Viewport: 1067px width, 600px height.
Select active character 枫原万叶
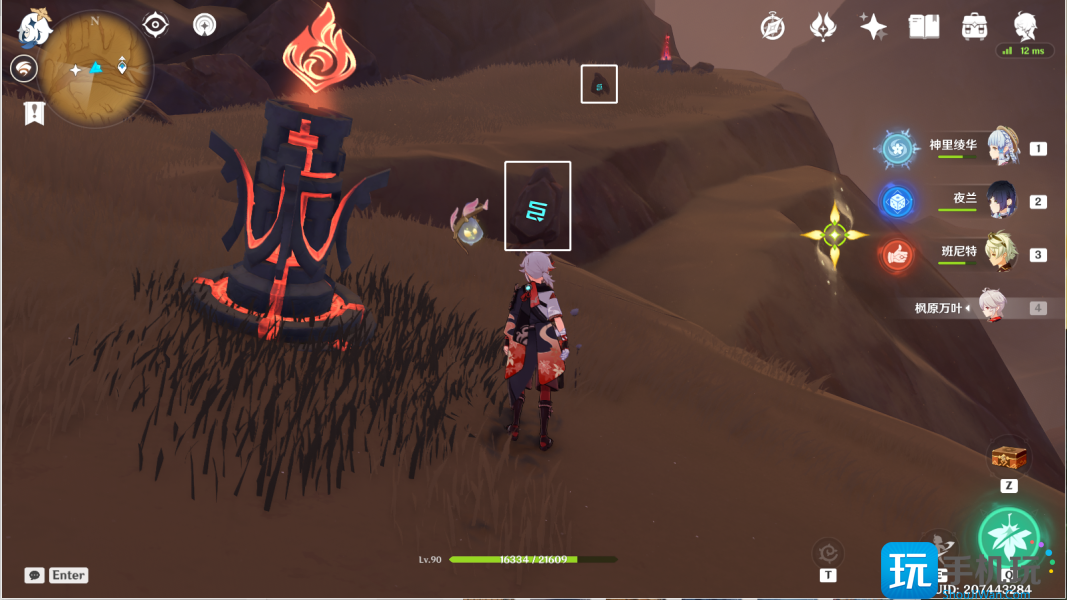pyautogui.click(x=990, y=308)
